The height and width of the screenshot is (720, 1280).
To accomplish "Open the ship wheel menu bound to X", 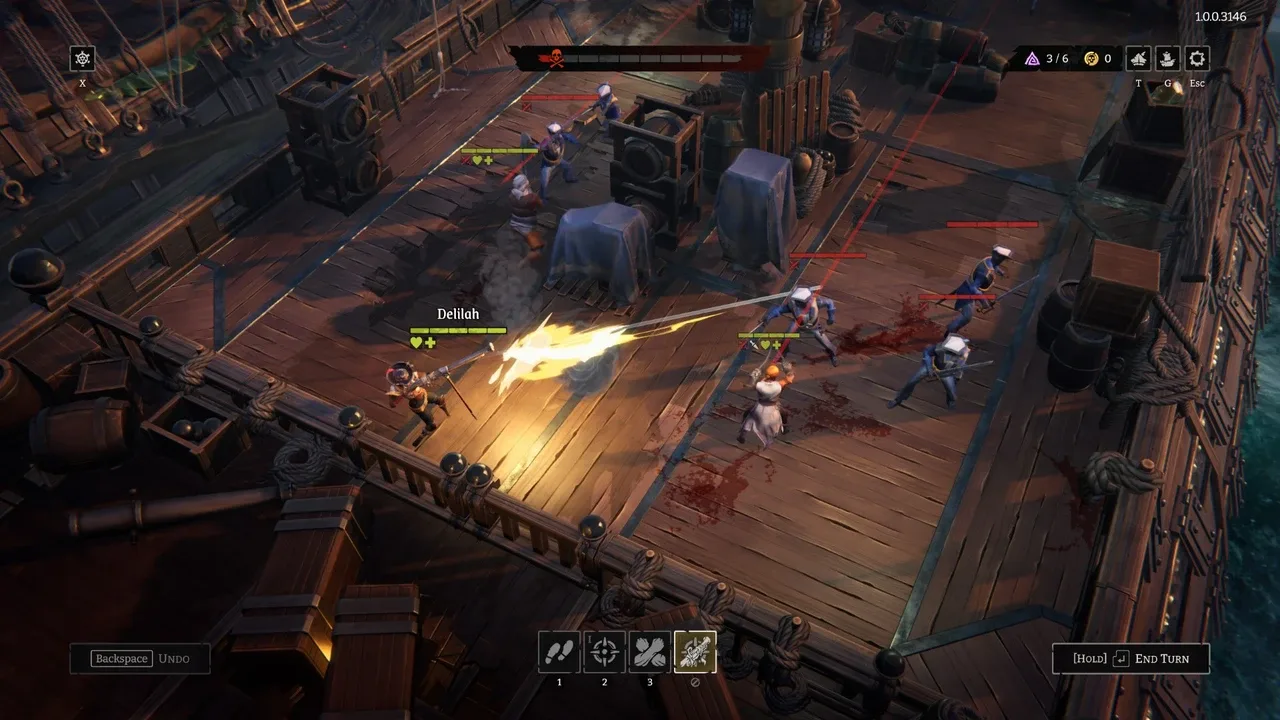I will pos(81,59).
